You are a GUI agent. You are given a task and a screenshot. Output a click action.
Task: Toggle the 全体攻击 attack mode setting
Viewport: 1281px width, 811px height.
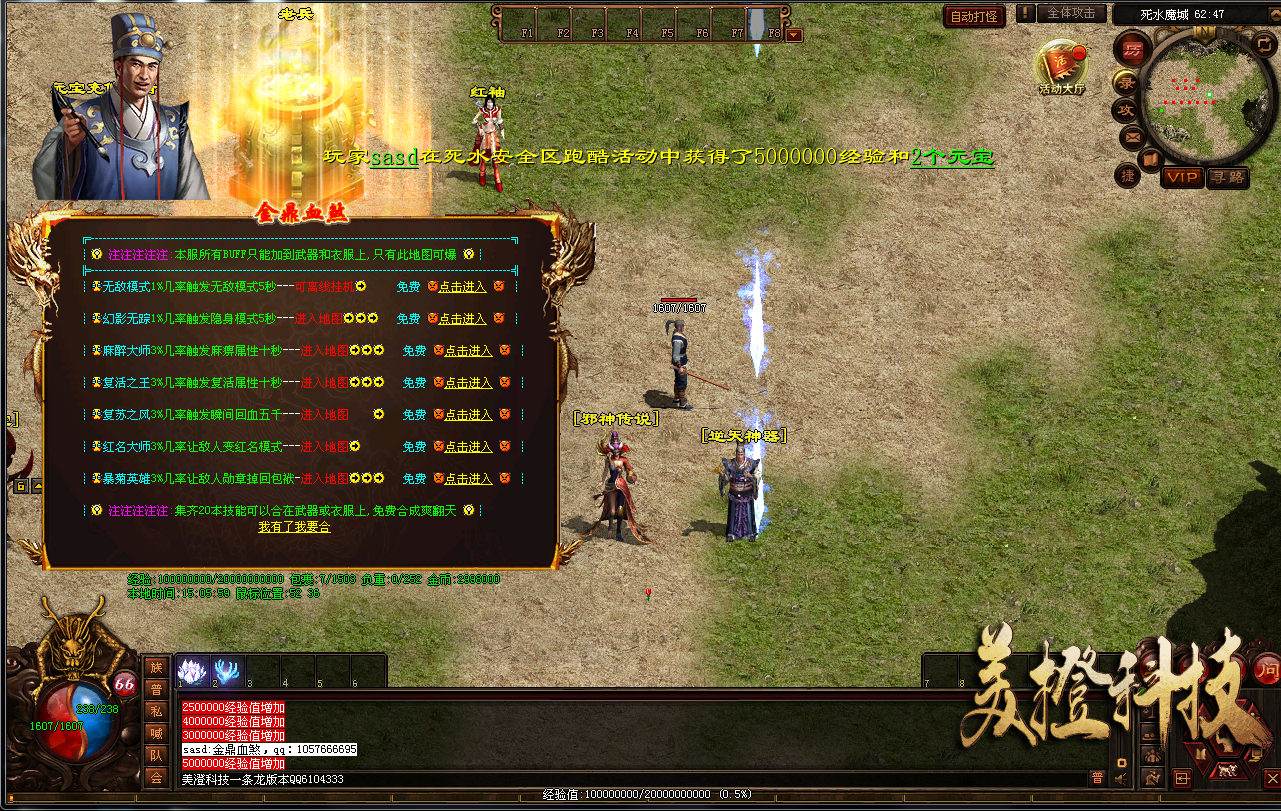click(1071, 13)
